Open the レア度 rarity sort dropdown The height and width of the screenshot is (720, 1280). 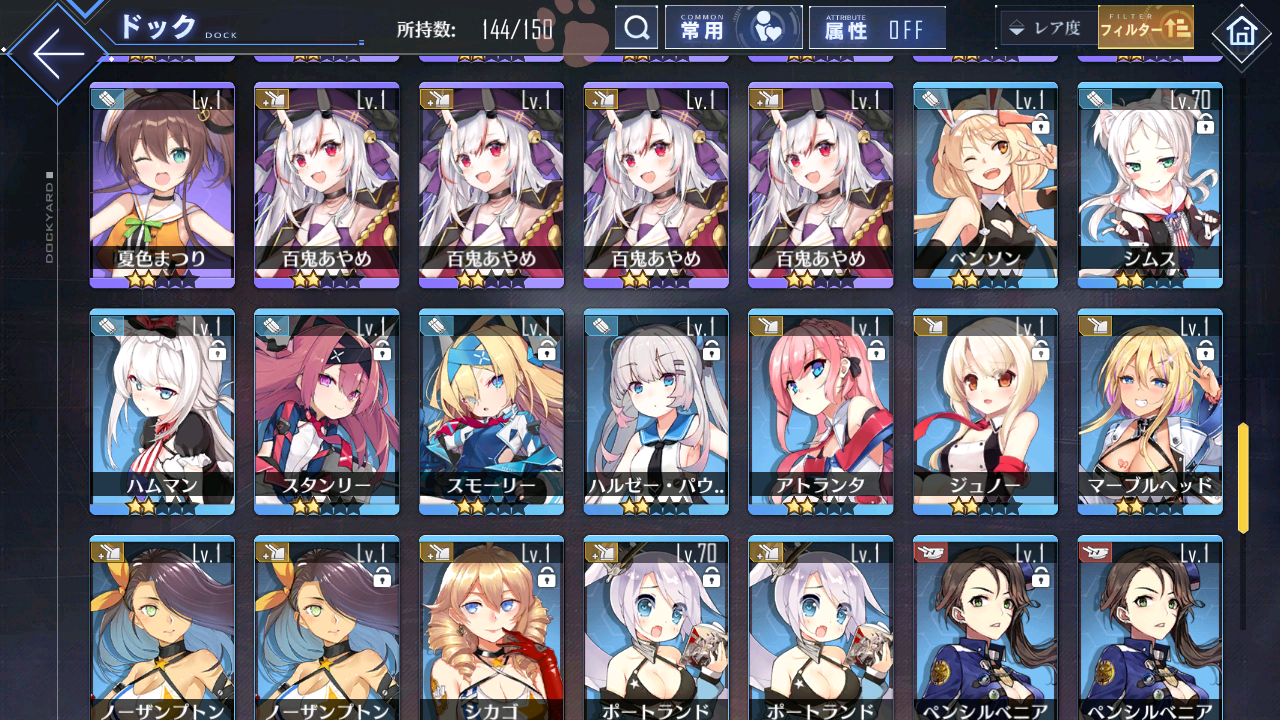click(x=1047, y=28)
